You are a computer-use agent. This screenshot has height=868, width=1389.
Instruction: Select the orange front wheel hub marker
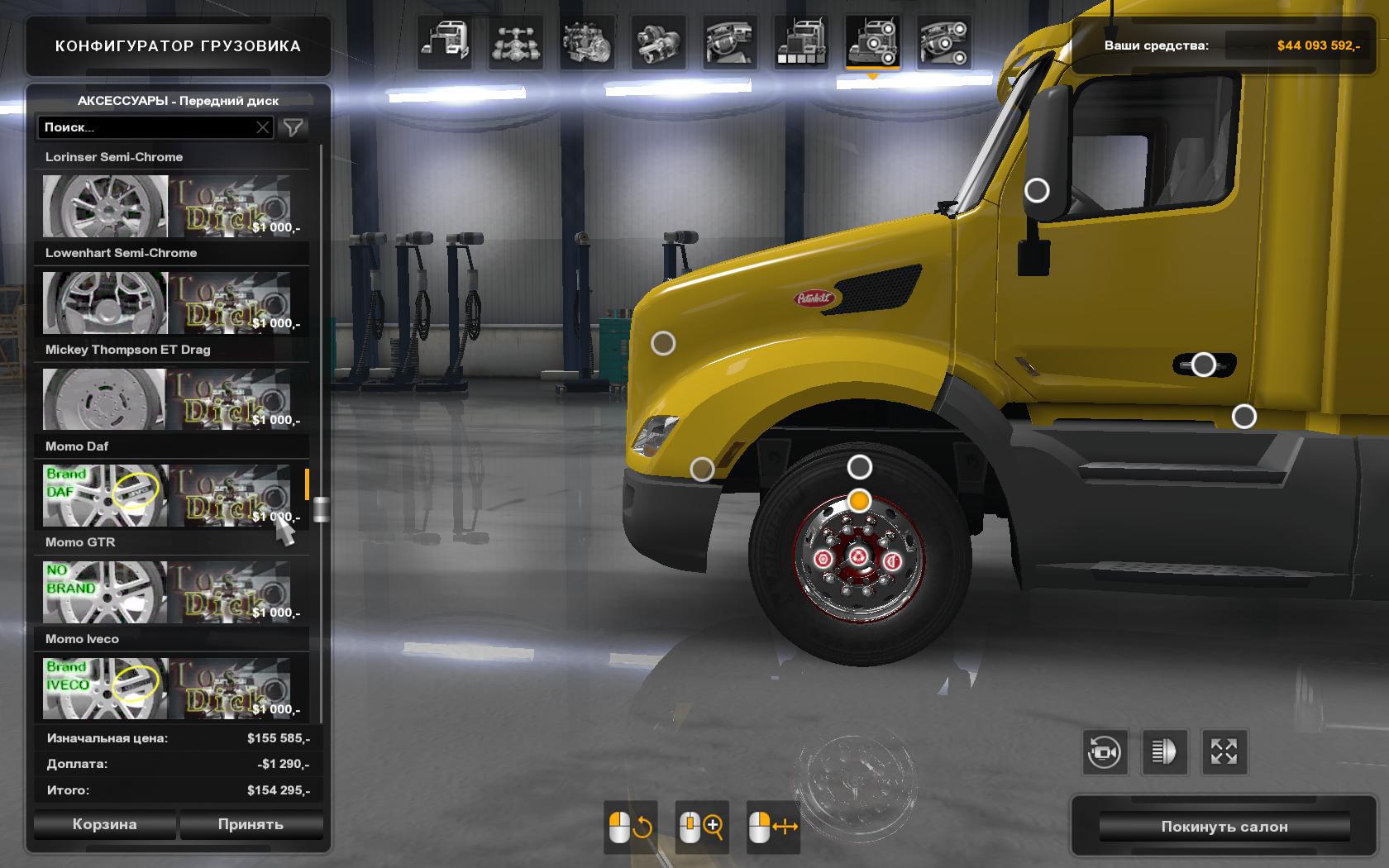[860, 501]
